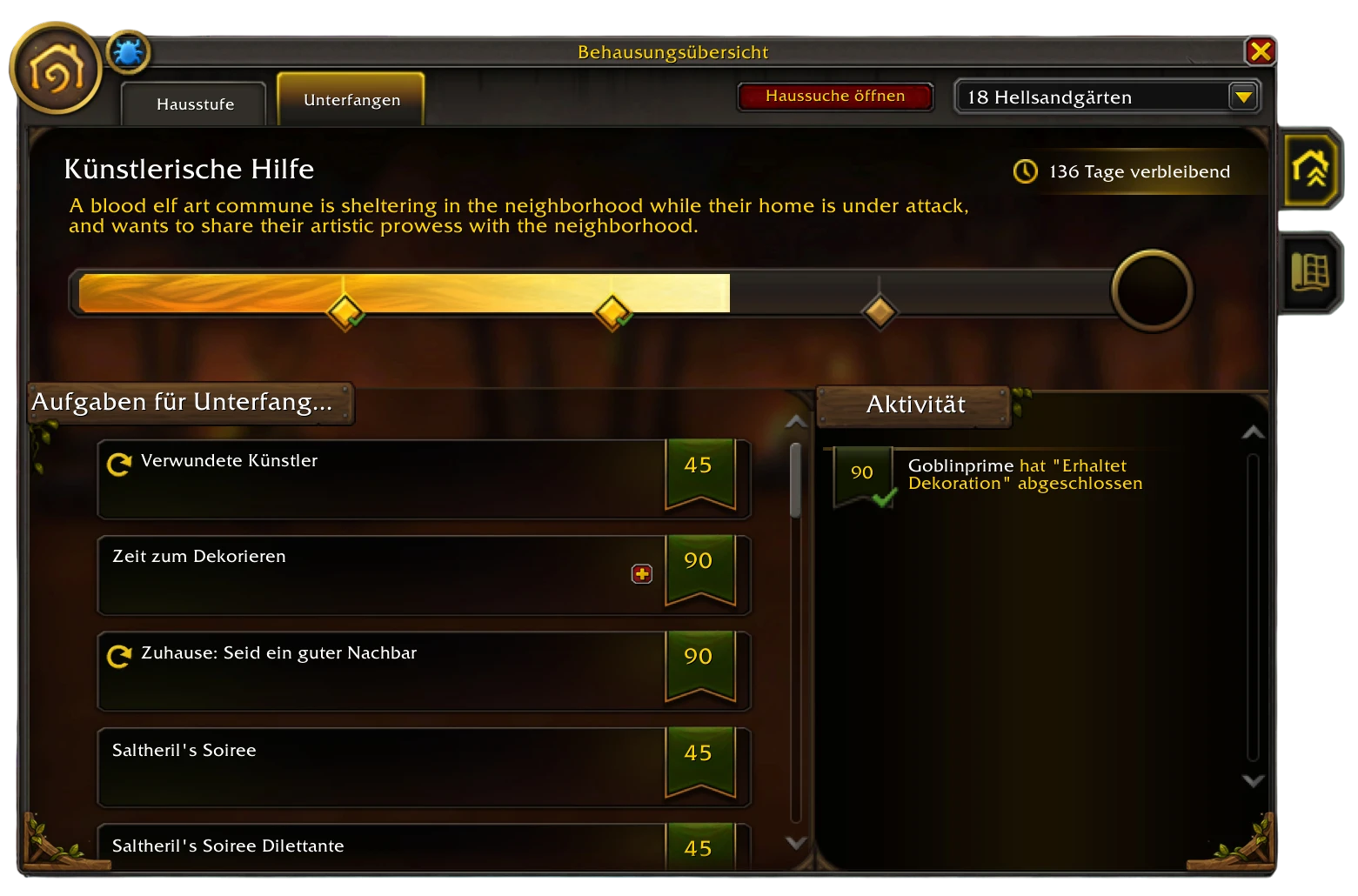The image size is (1358, 896).
Task: Click the task list scroll-down arrow
Action: coord(795,842)
